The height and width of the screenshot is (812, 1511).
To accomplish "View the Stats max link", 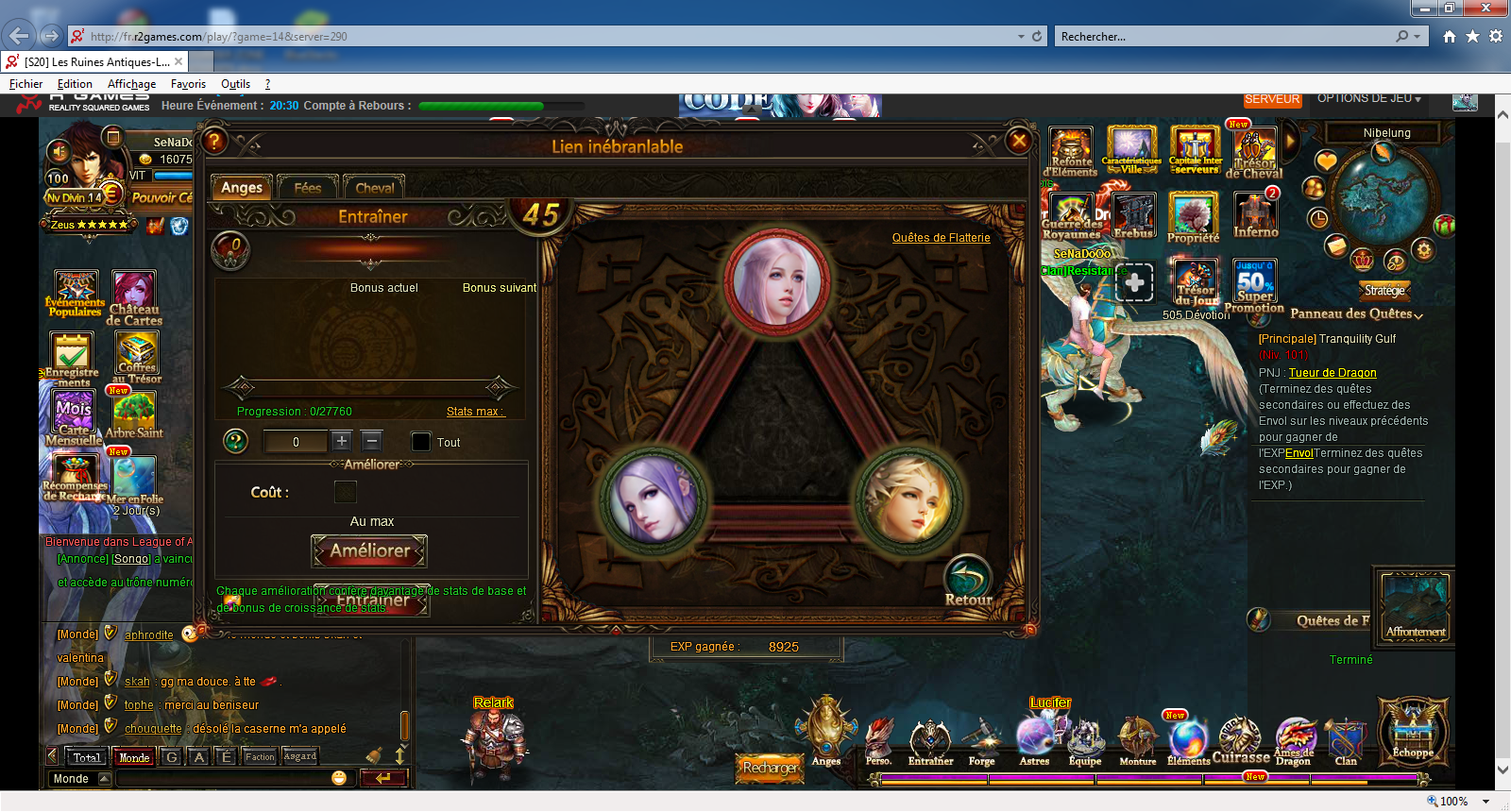I will [475, 412].
